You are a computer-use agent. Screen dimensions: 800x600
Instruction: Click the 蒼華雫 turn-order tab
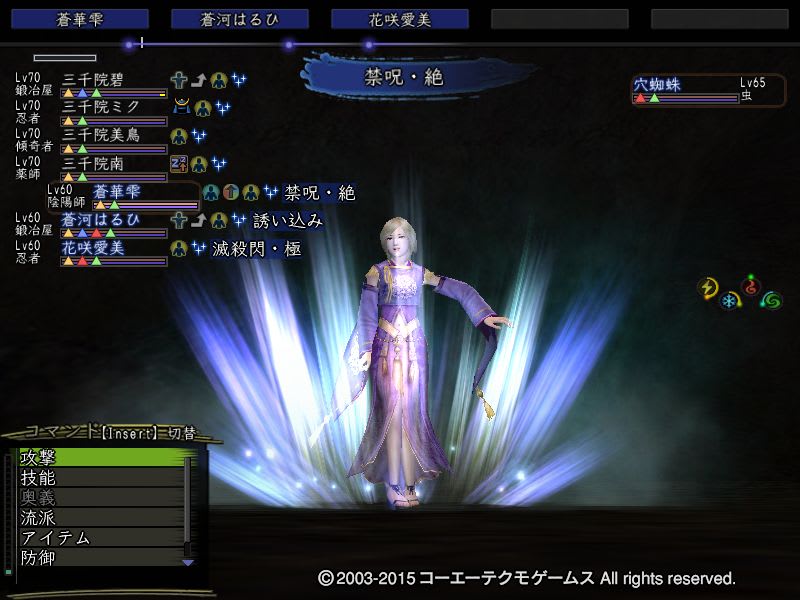[x=79, y=19]
